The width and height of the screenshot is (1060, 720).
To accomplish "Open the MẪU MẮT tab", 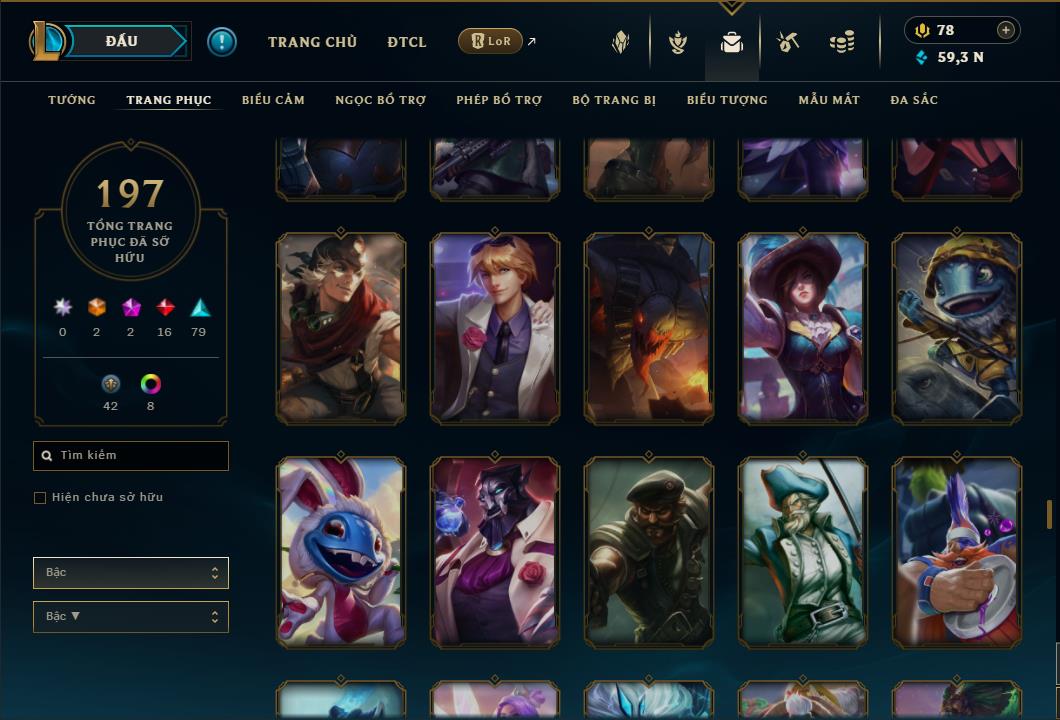I will point(829,100).
